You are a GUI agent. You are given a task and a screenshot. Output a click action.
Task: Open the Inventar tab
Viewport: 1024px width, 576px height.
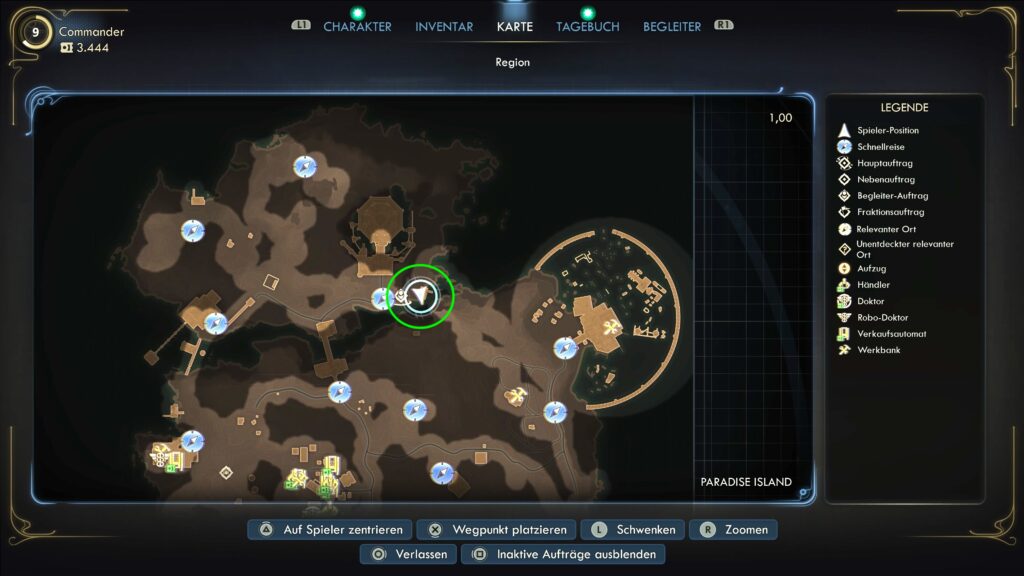point(444,27)
